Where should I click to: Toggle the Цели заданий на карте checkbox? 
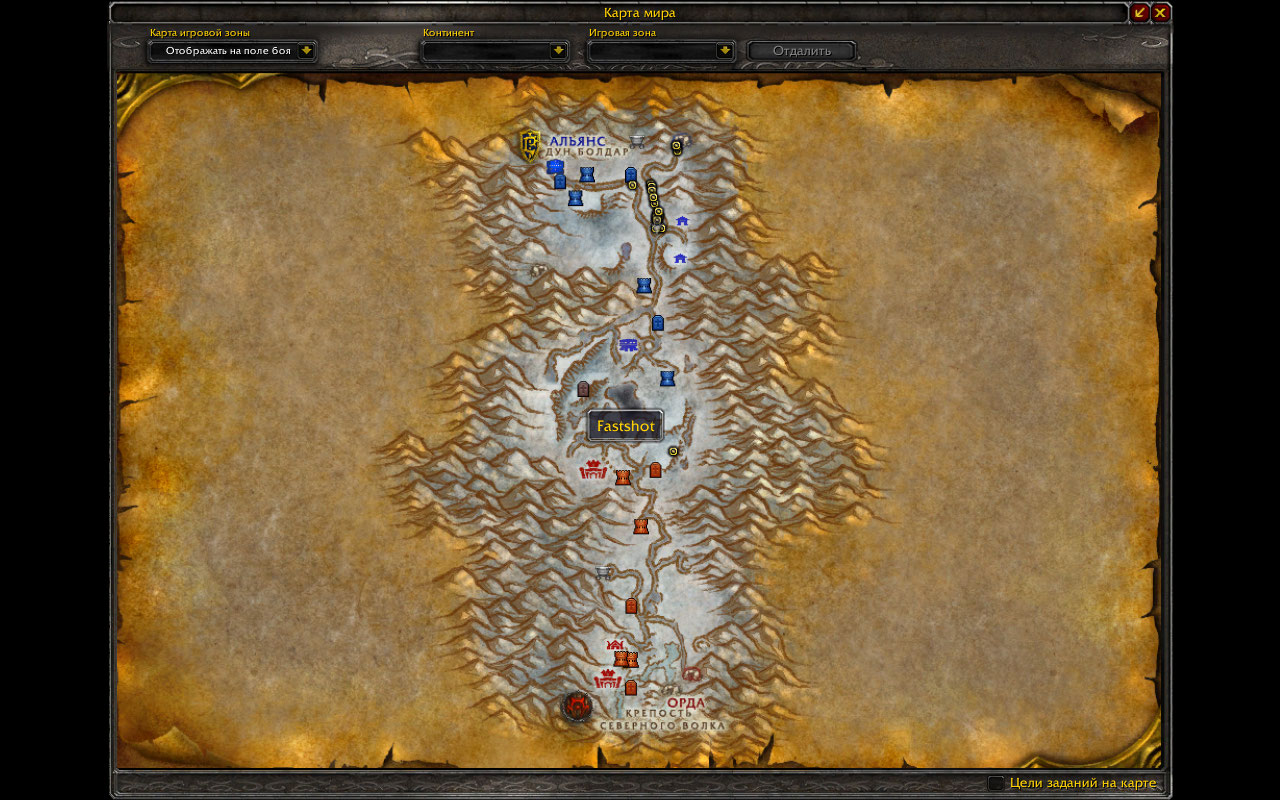click(x=996, y=783)
